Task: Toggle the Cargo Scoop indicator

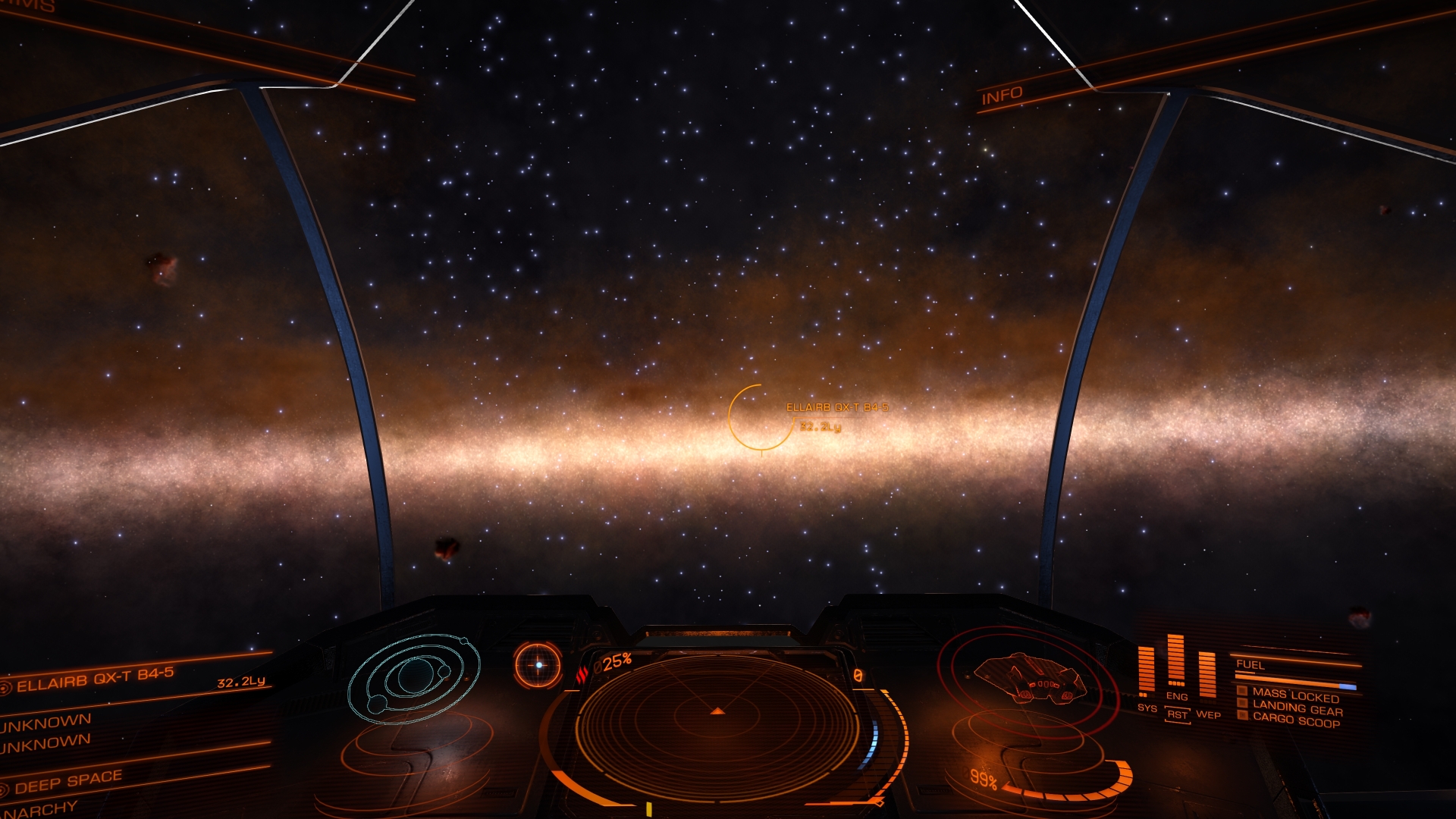Action: click(x=1295, y=720)
